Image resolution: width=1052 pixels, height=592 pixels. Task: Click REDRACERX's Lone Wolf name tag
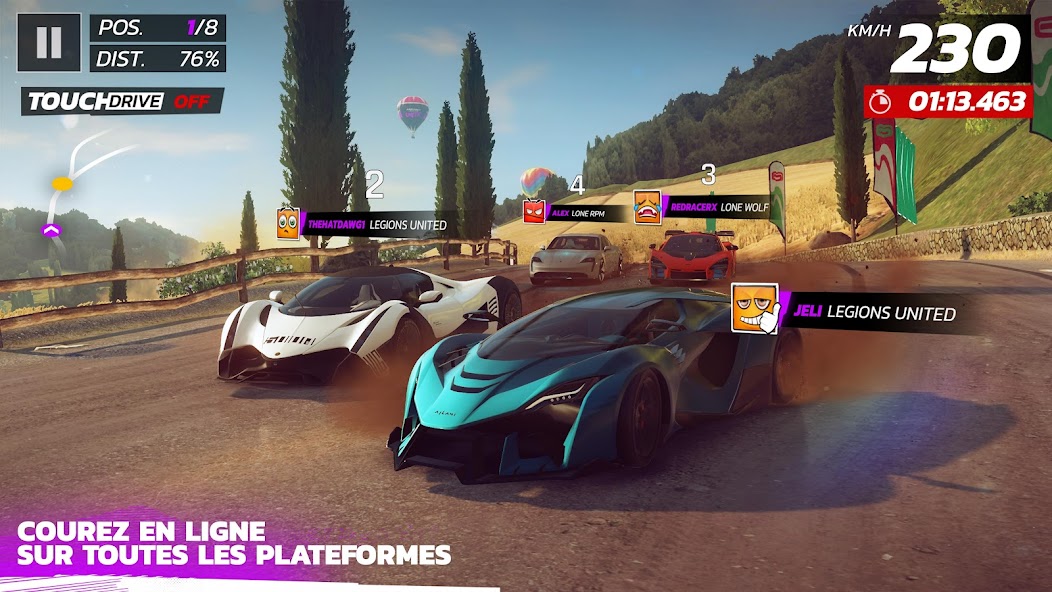pos(713,207)
